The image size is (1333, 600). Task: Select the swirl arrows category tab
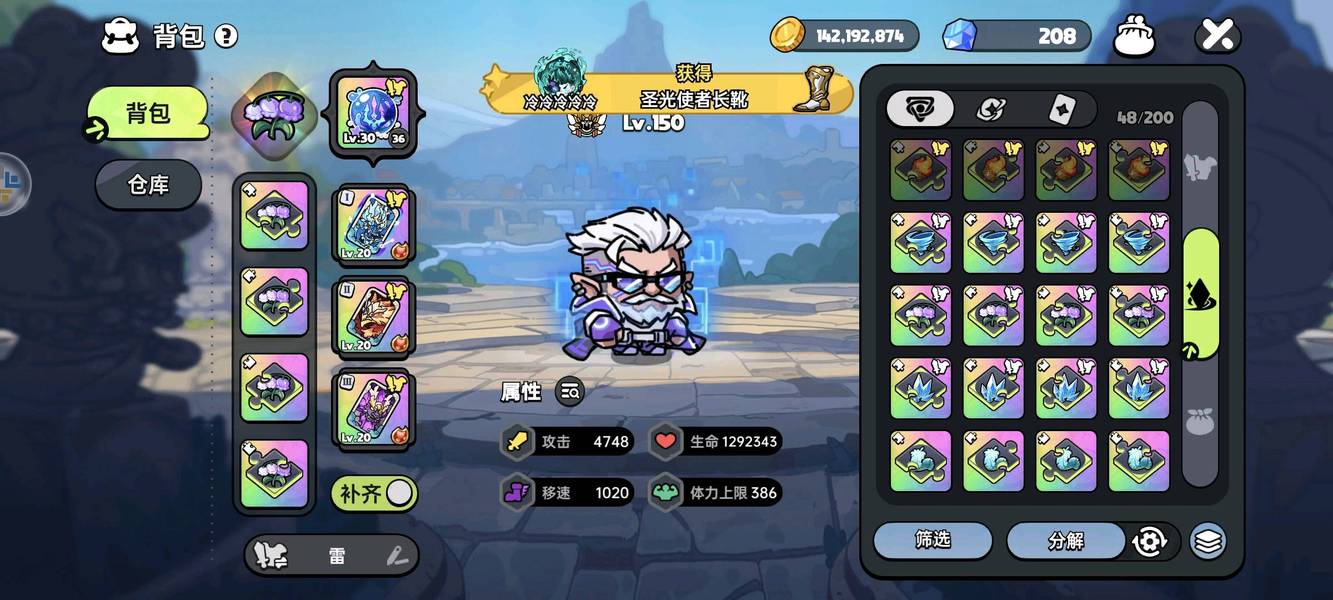click(990, 110)
